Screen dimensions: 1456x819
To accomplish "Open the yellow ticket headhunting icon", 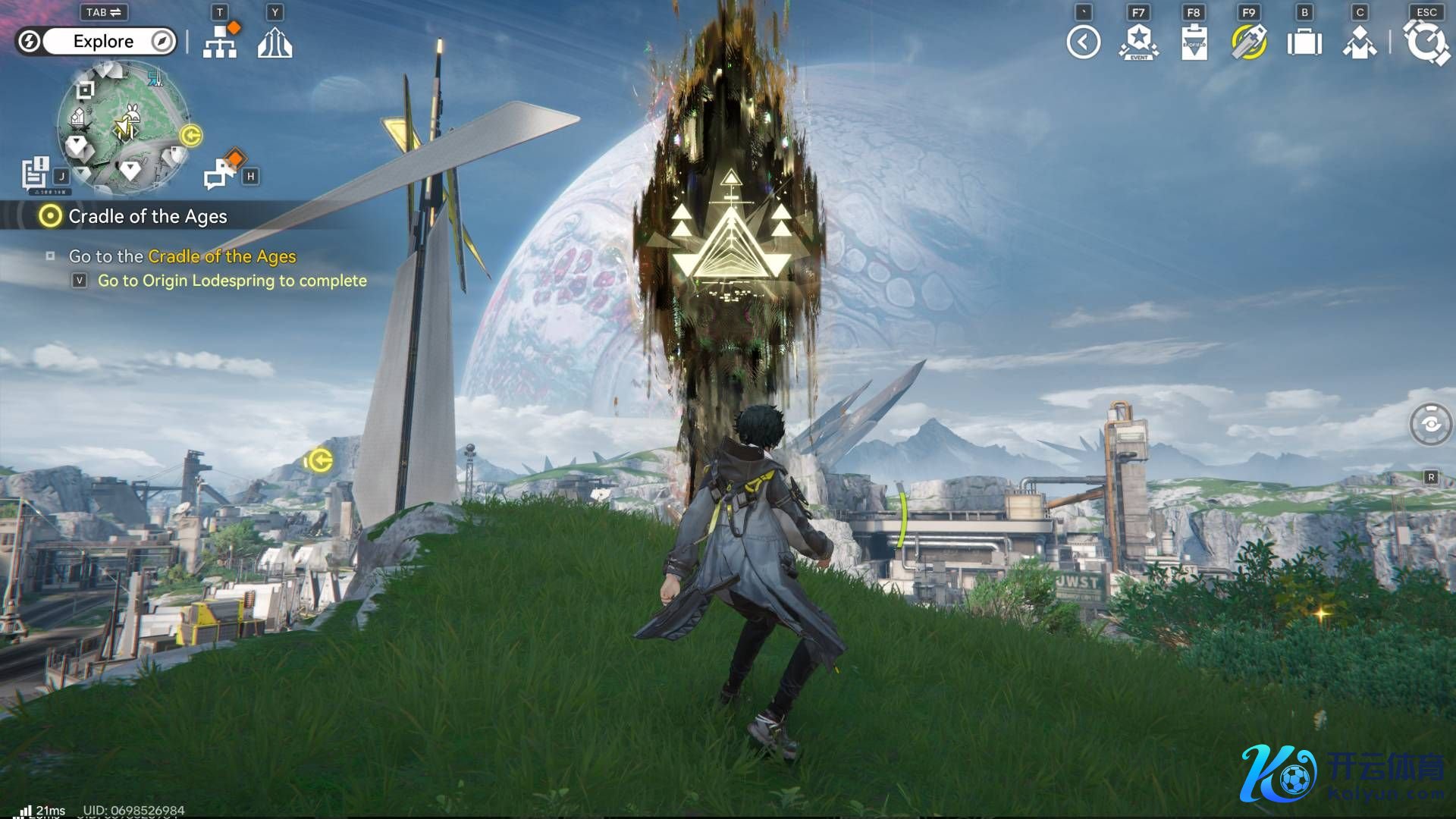I will 1249,42.
